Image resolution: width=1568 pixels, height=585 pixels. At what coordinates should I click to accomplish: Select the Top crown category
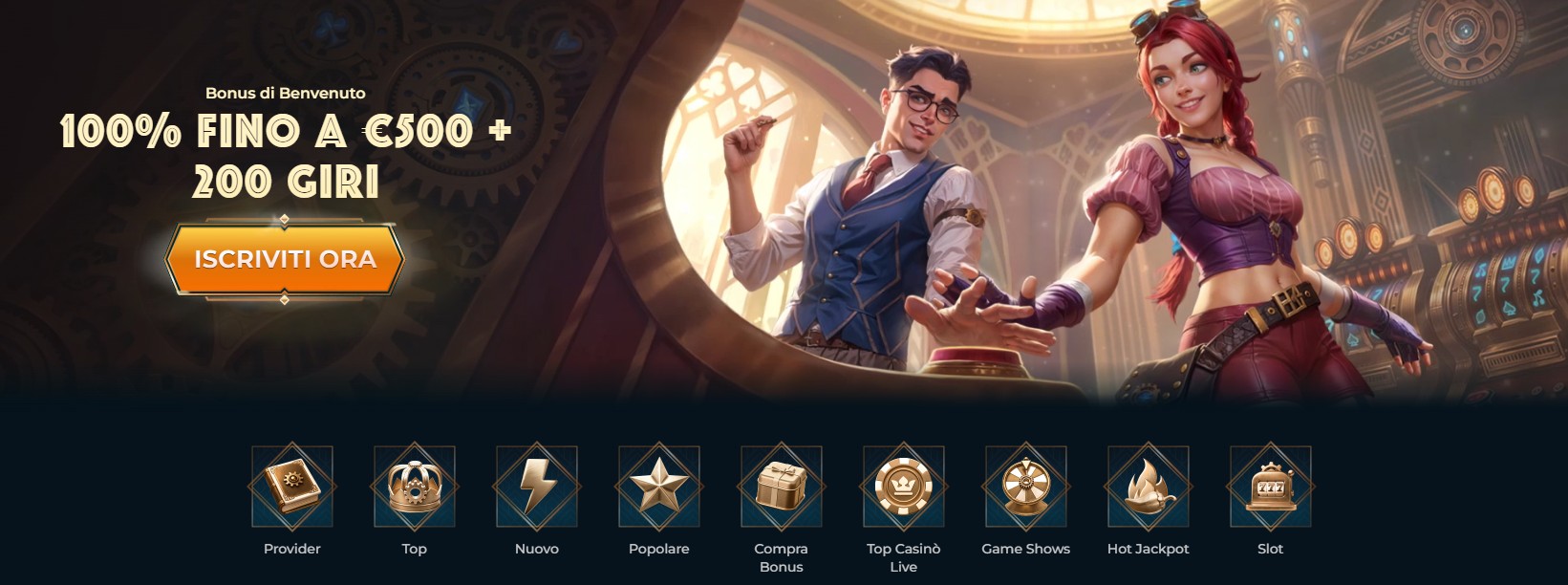click(x=415, y=487)
